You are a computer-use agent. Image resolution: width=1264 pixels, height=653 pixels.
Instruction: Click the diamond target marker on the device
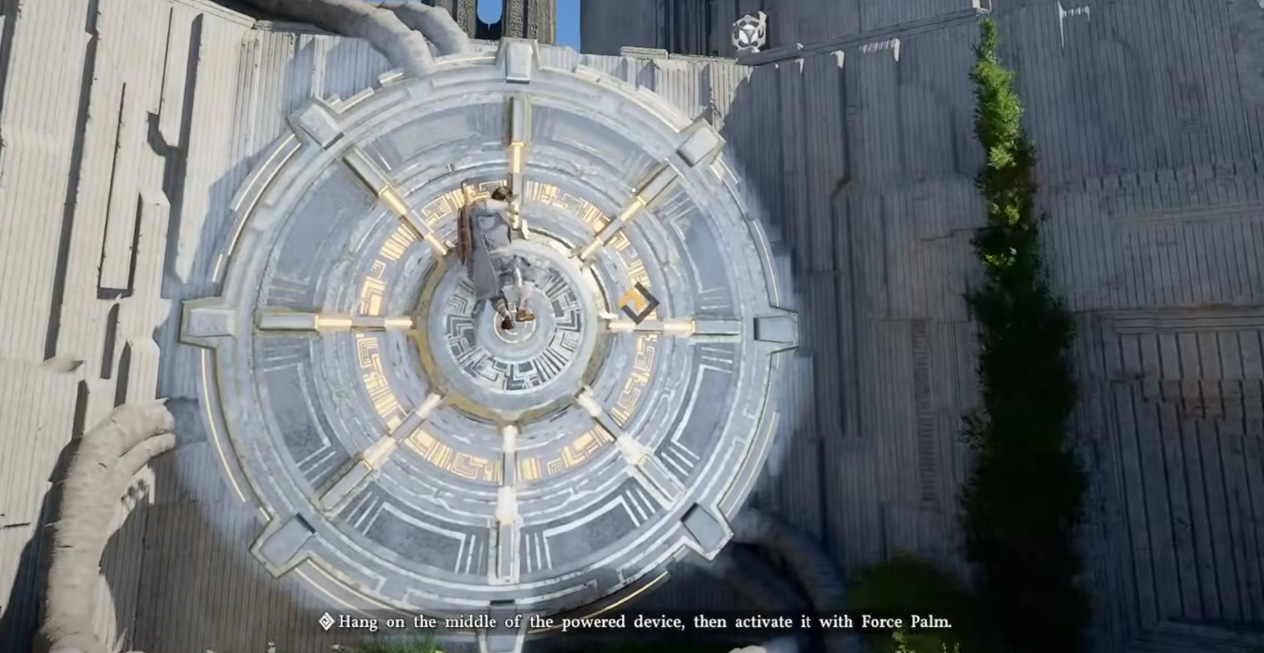637,302
